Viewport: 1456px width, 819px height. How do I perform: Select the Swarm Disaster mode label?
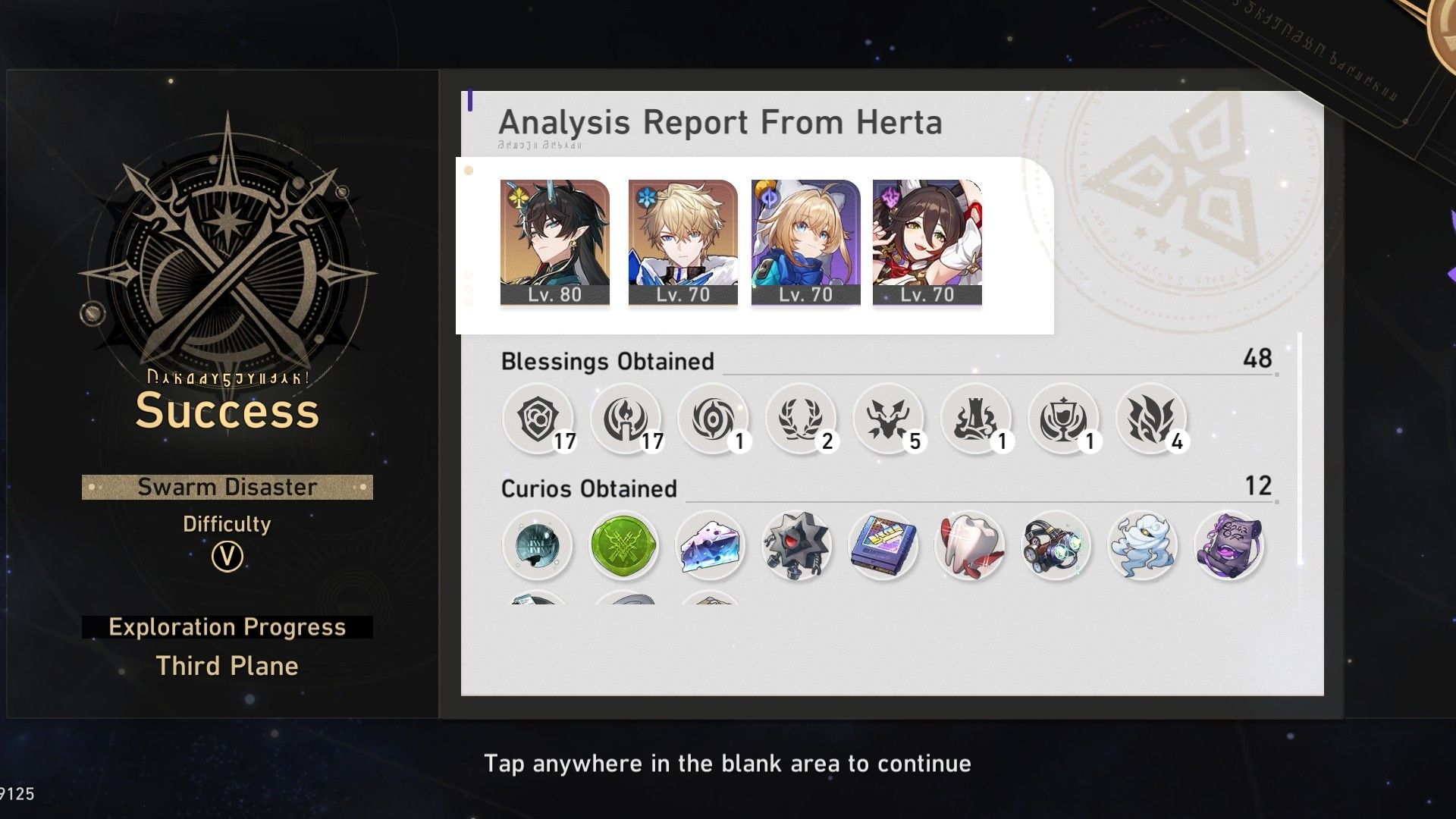click(x=227, y=487)
